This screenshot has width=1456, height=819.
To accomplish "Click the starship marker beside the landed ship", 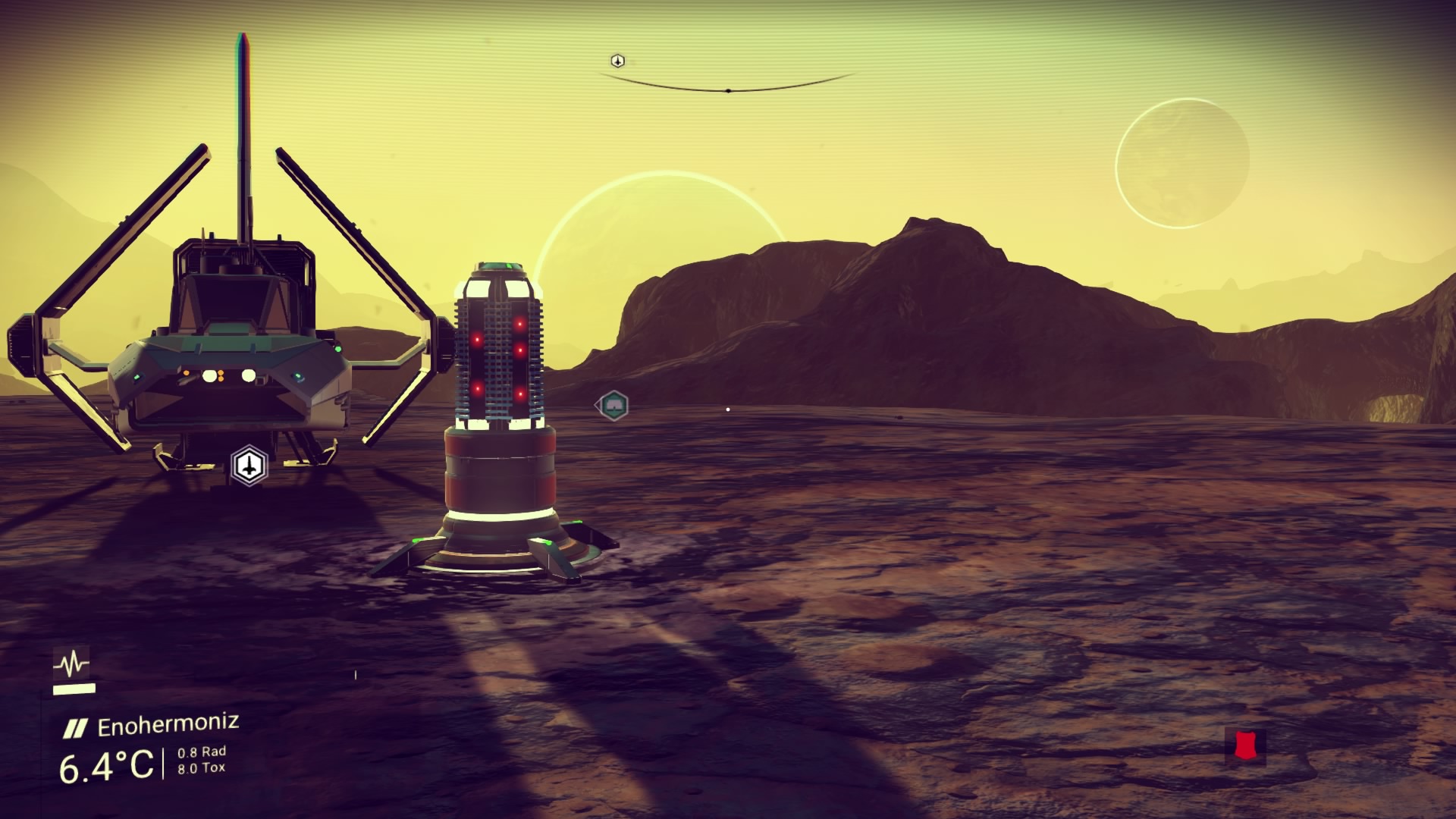I will coord(249,465).
